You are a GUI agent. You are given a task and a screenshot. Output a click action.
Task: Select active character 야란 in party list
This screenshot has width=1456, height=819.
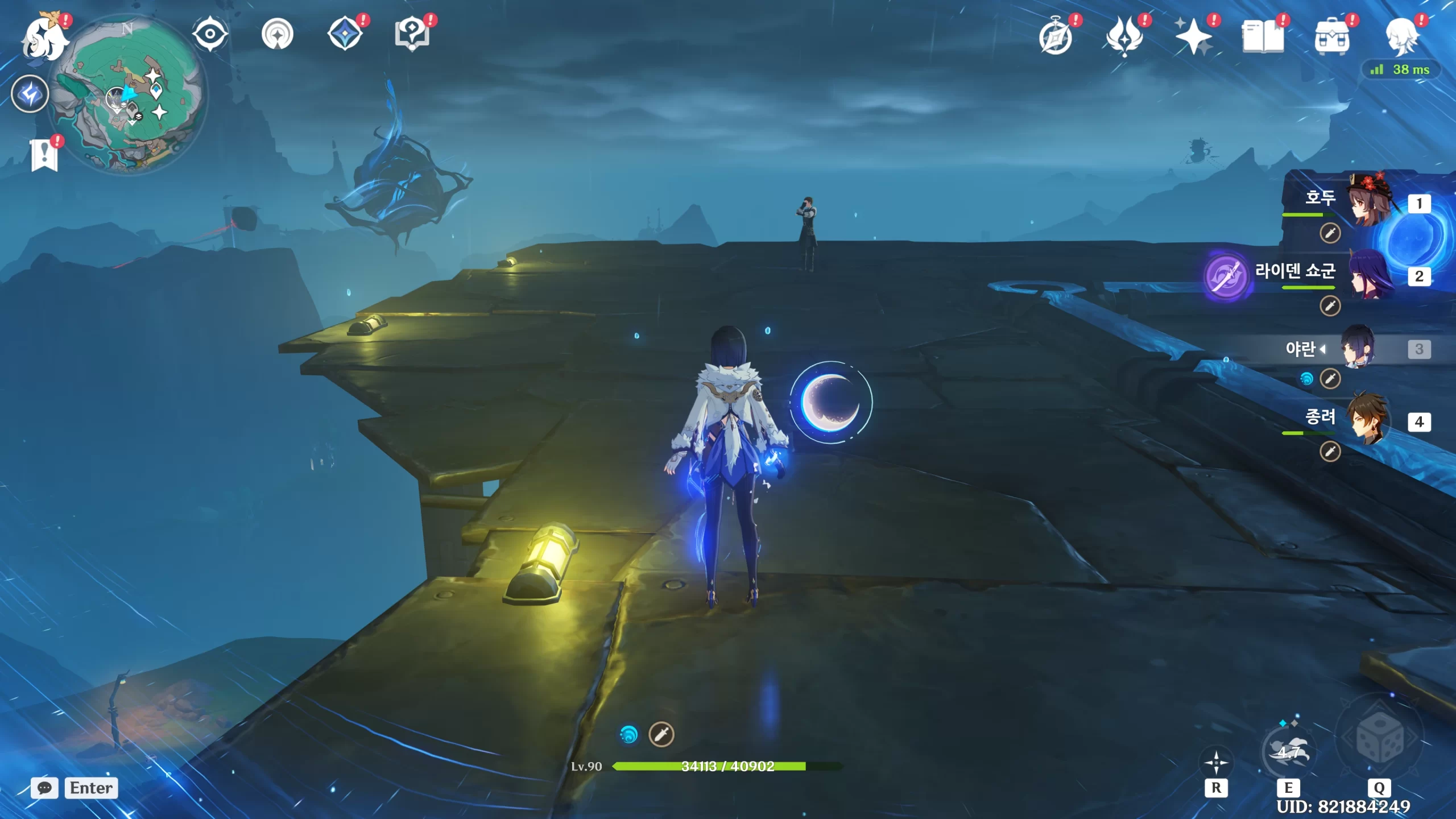[1357, 348]
